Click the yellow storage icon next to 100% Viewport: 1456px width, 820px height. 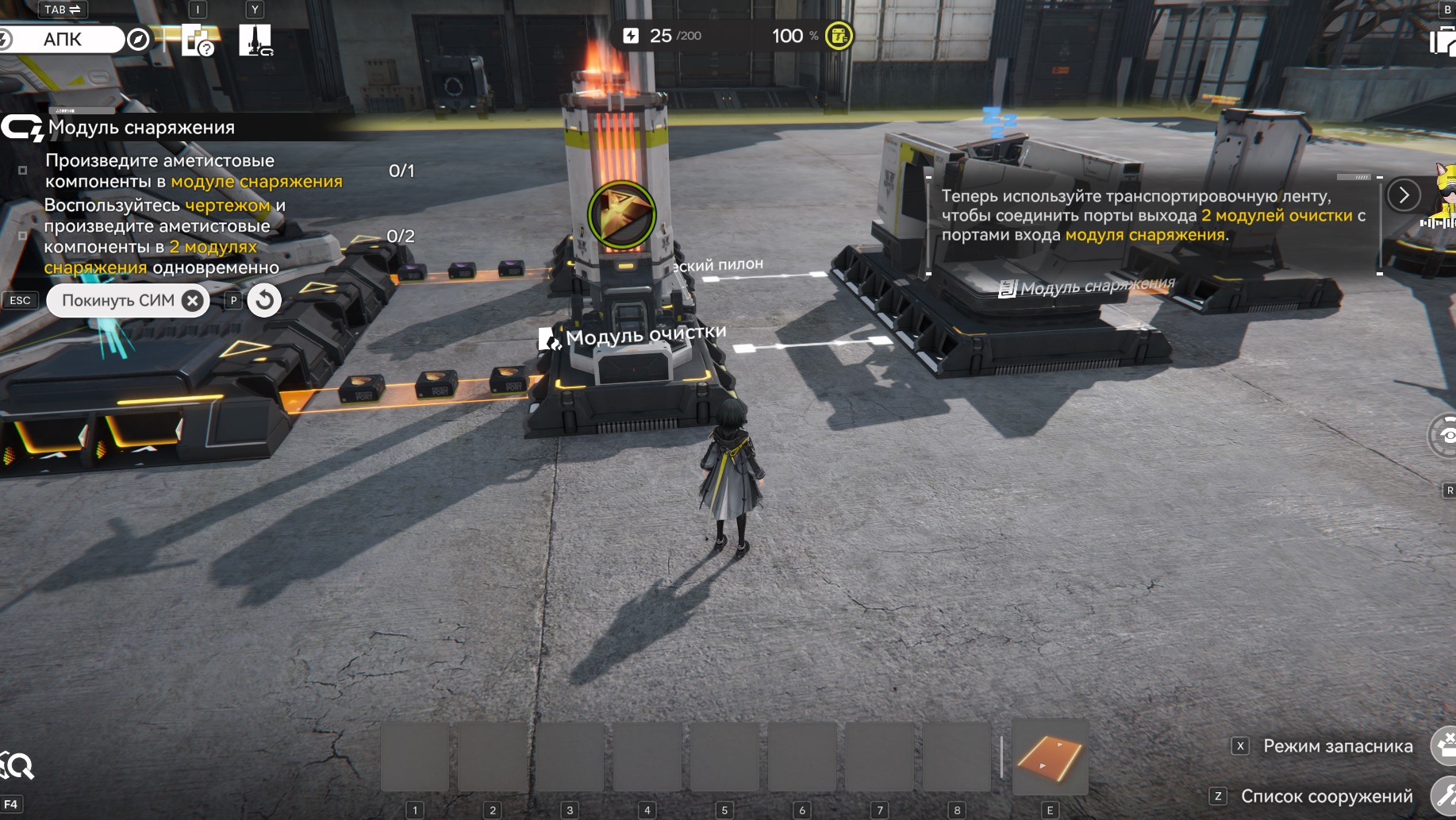click(839, 36)
